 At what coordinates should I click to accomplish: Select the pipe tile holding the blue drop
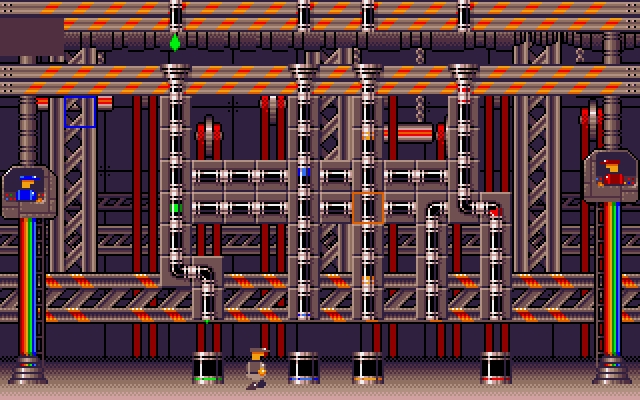pos(304,172)
